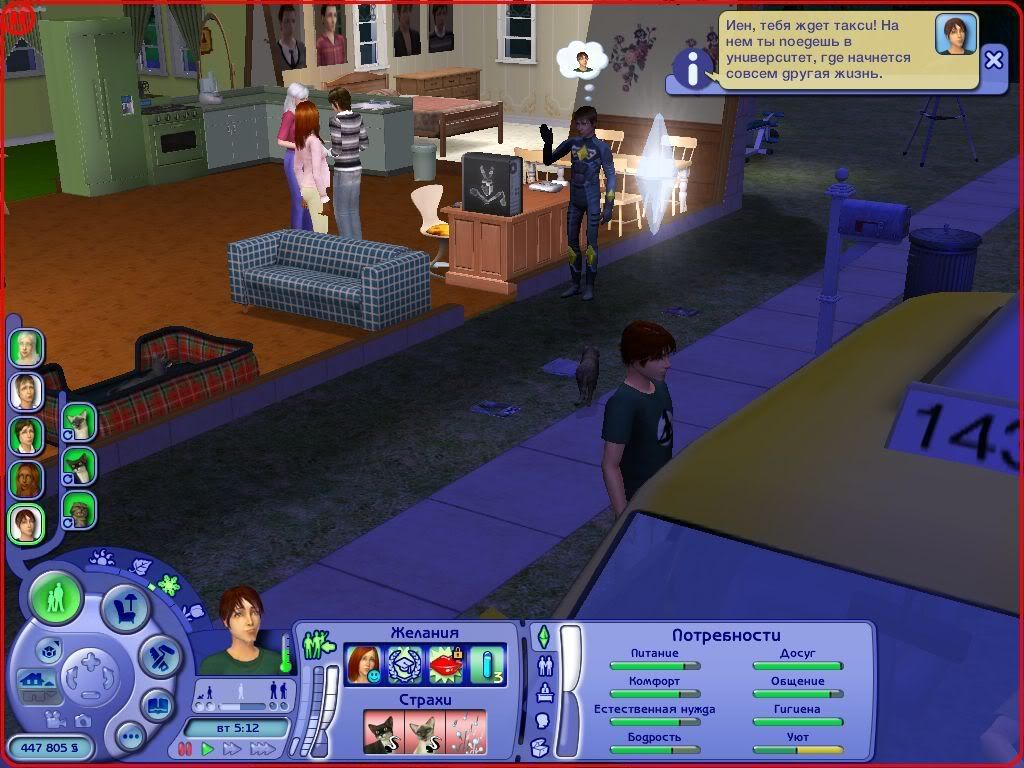Click the black-and-white cat fear icon
Viewport: 1024px width, 768px height.
coord(383,732)
